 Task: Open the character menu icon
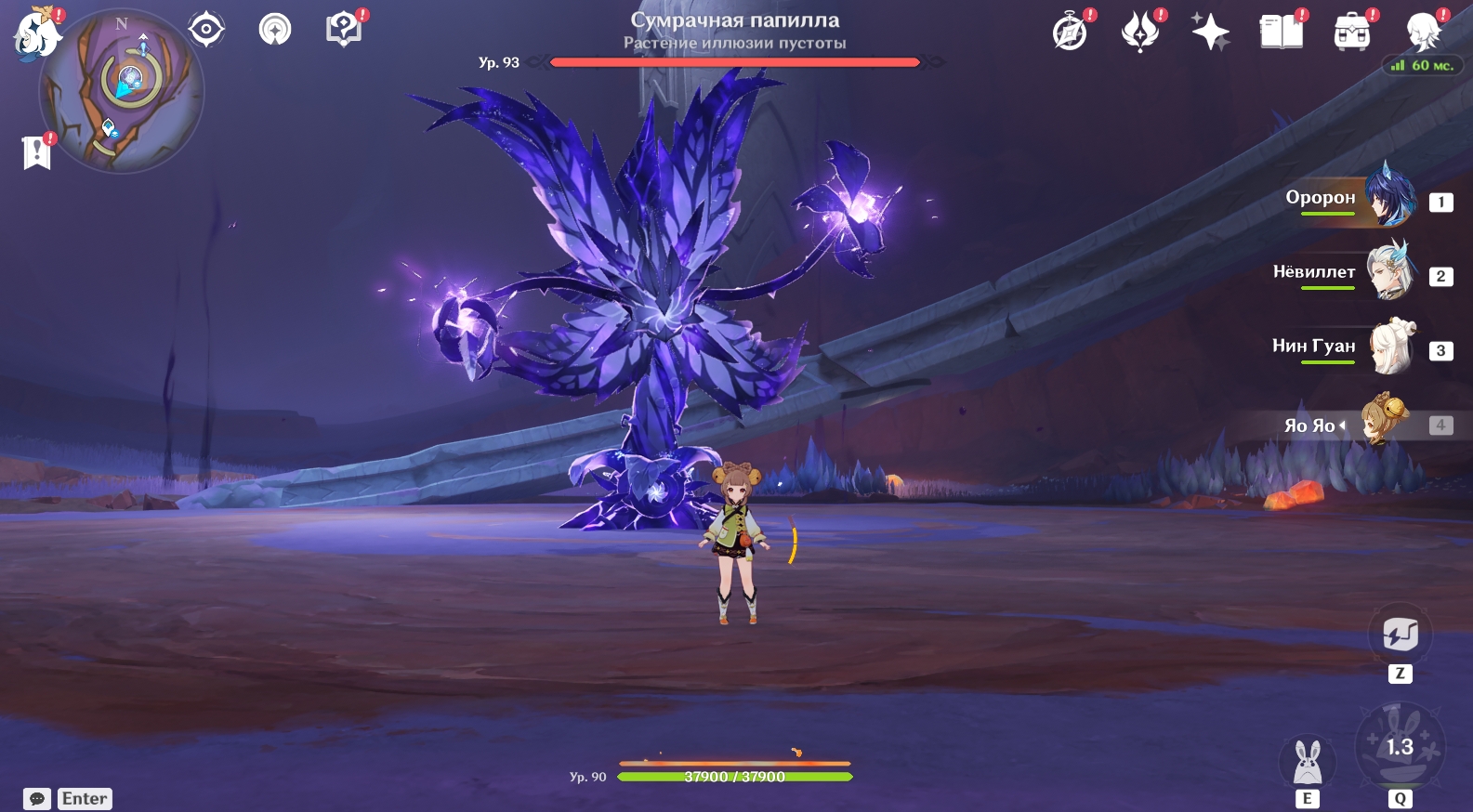pos(1422,33)
